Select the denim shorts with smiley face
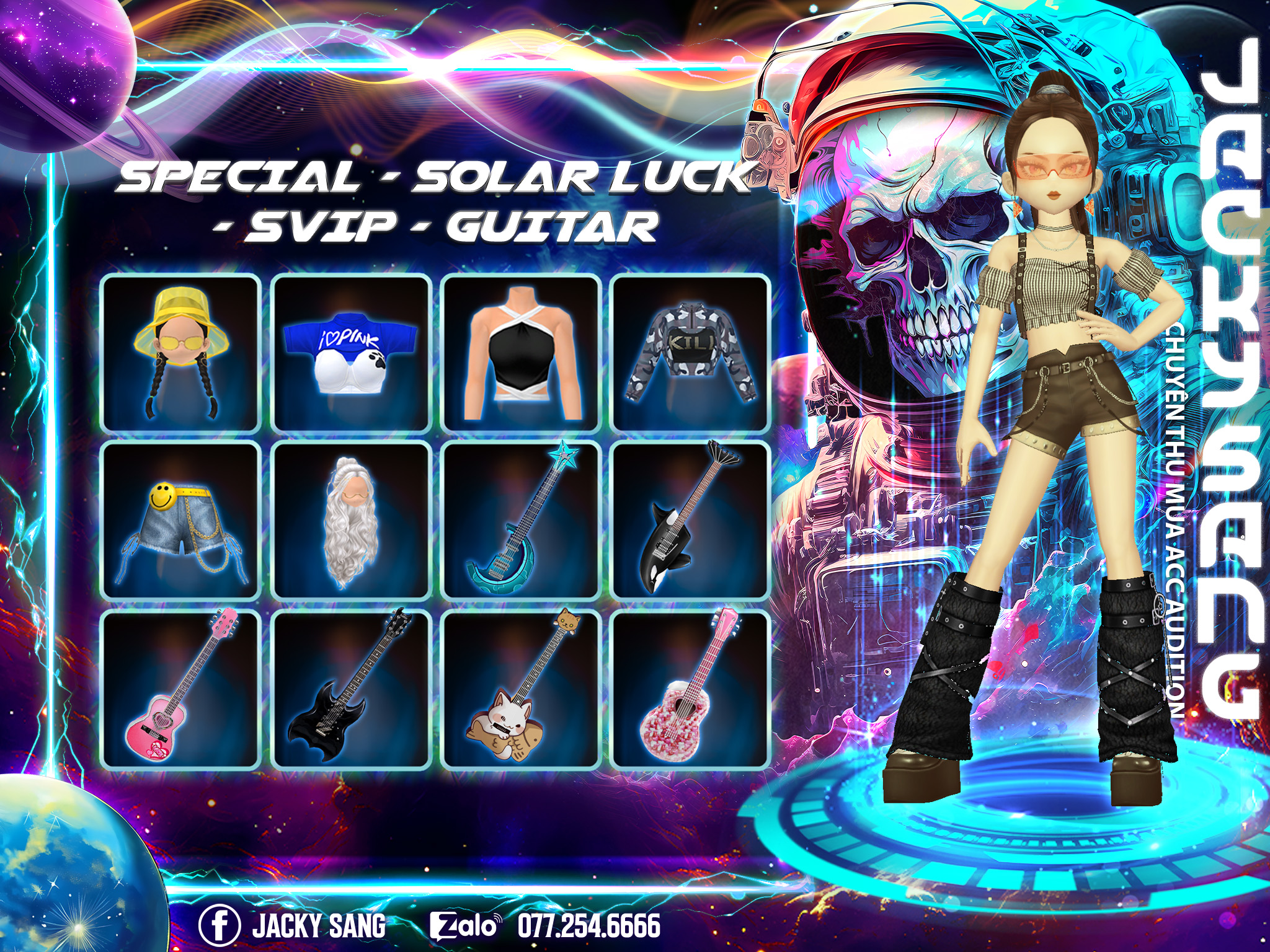This screenshot has height=952, width=1270. point(180,521)
